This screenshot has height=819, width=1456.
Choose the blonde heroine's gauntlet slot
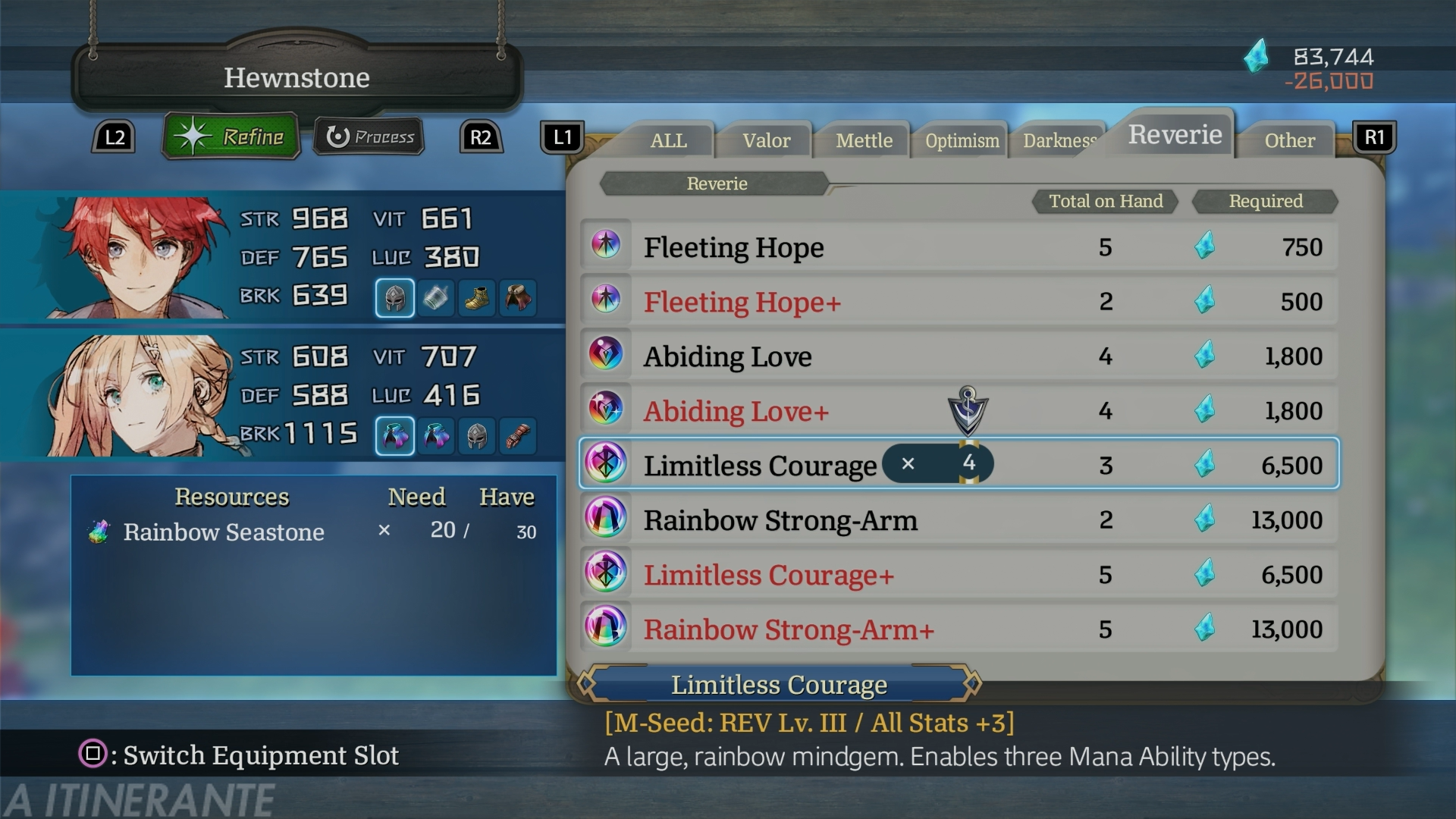click(x=518, y=436)
